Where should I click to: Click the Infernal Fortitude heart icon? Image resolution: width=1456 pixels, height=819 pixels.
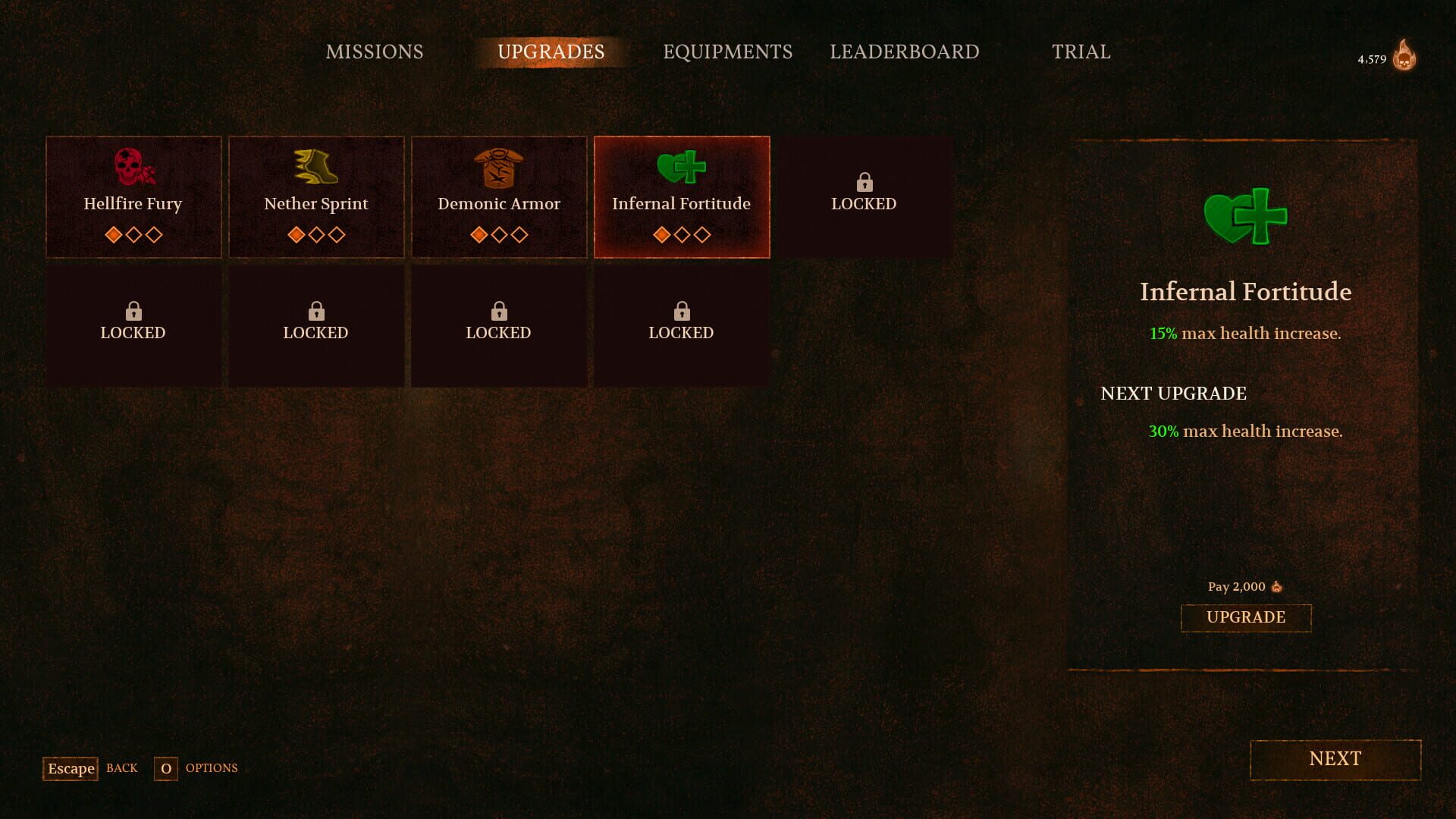pos(682,168)
